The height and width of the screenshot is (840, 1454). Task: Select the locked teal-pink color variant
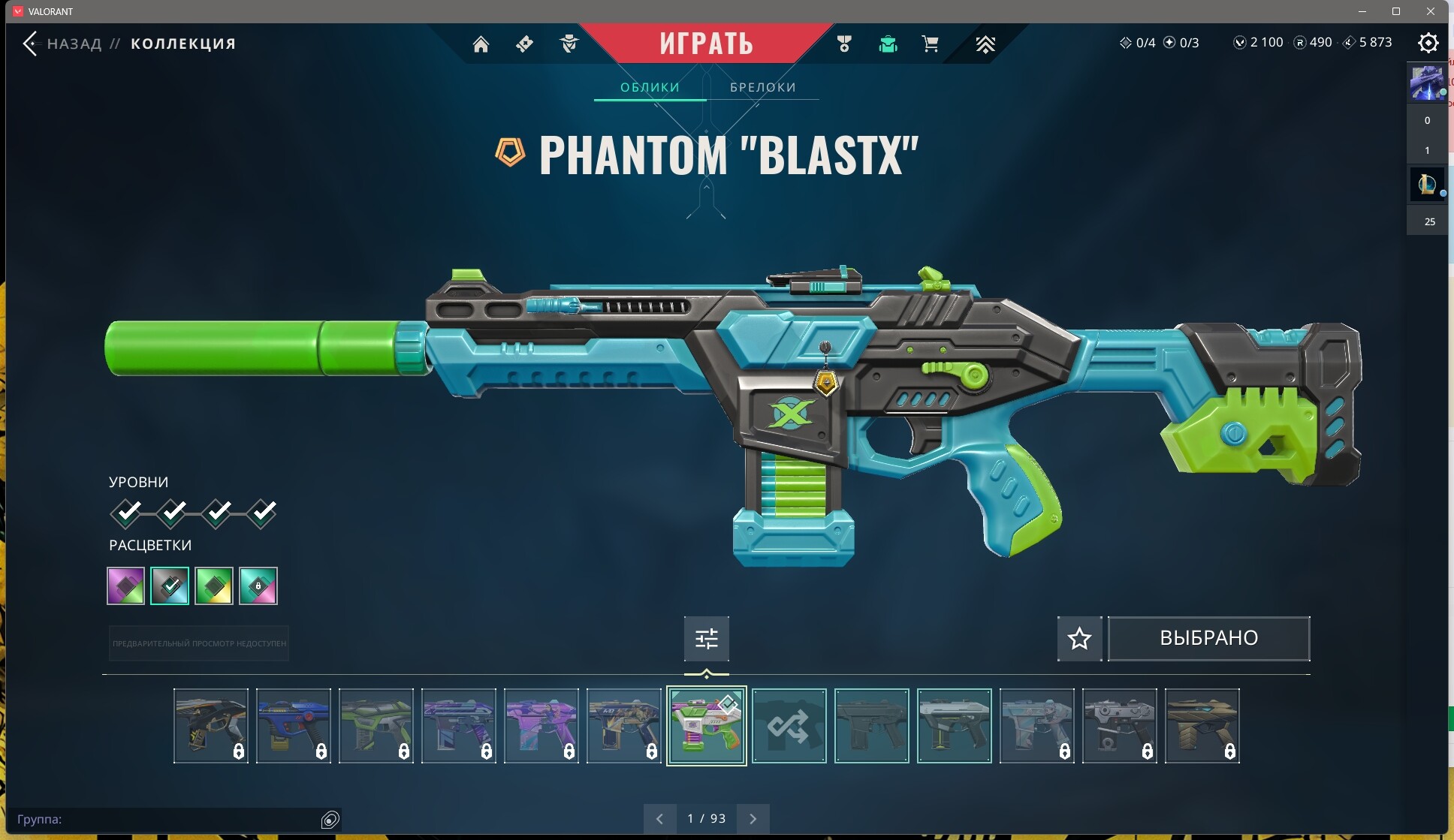point(258,586)
